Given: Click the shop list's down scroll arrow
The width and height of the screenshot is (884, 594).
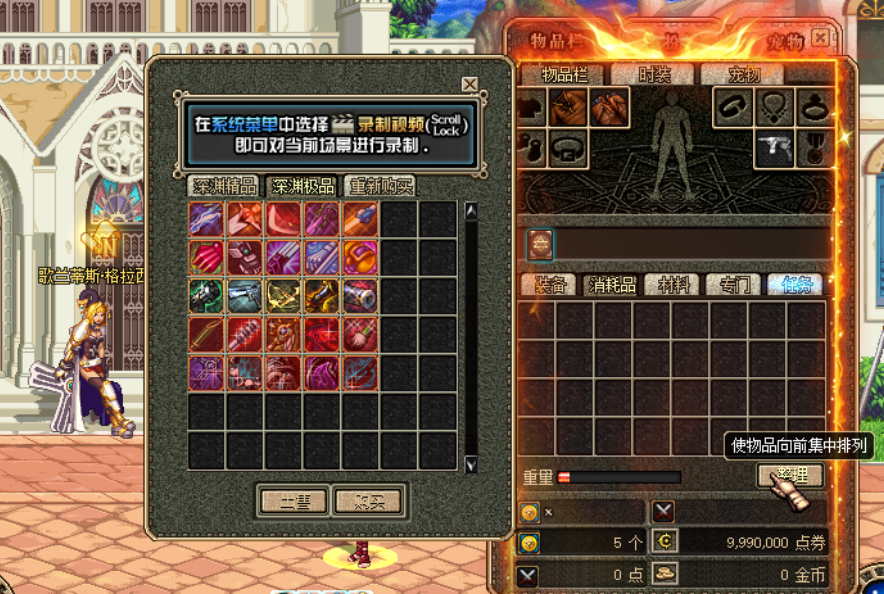Looking at the screenshot, I should click(471, 464).
